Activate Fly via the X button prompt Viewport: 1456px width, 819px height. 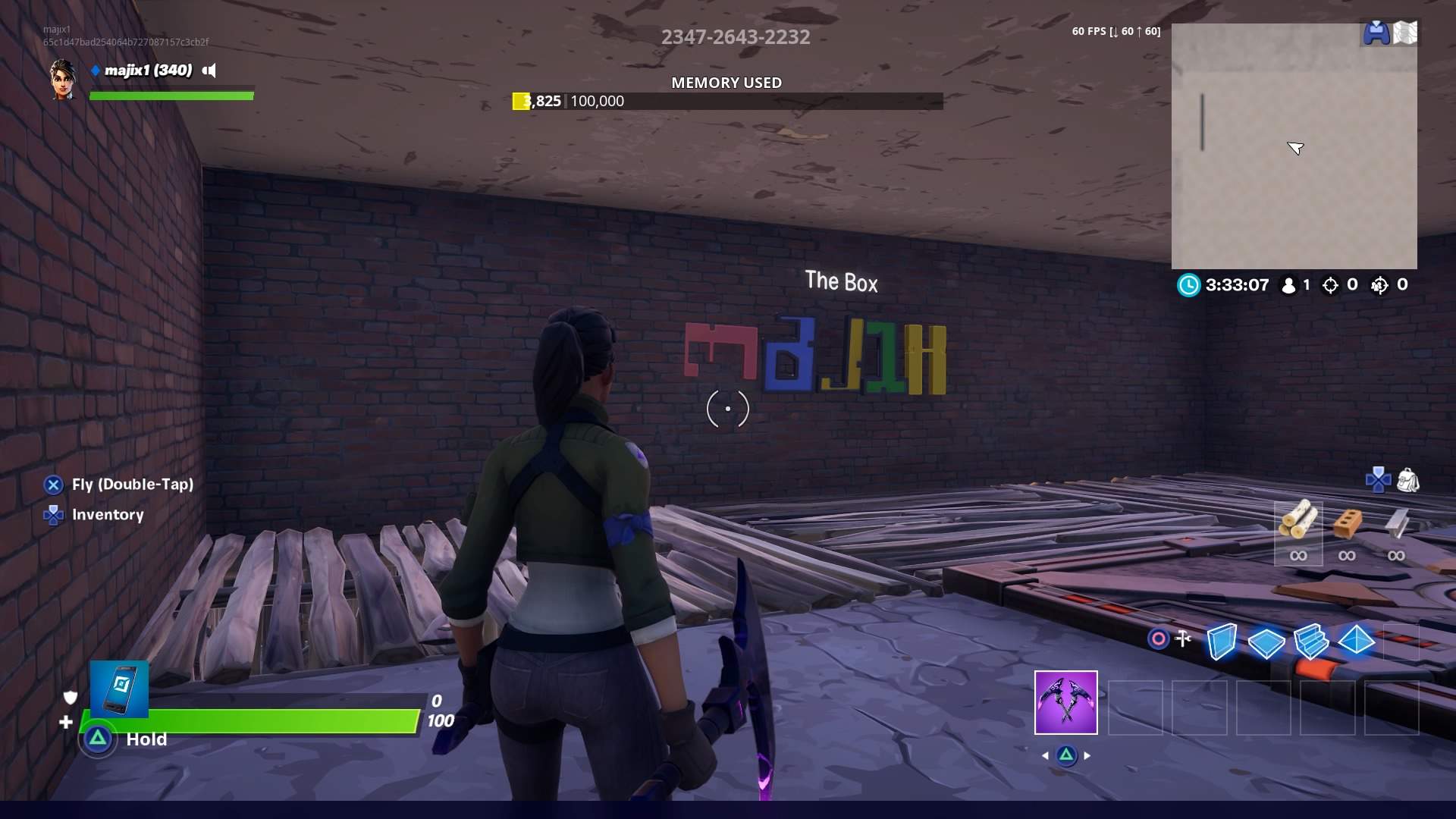click(52, 484)
